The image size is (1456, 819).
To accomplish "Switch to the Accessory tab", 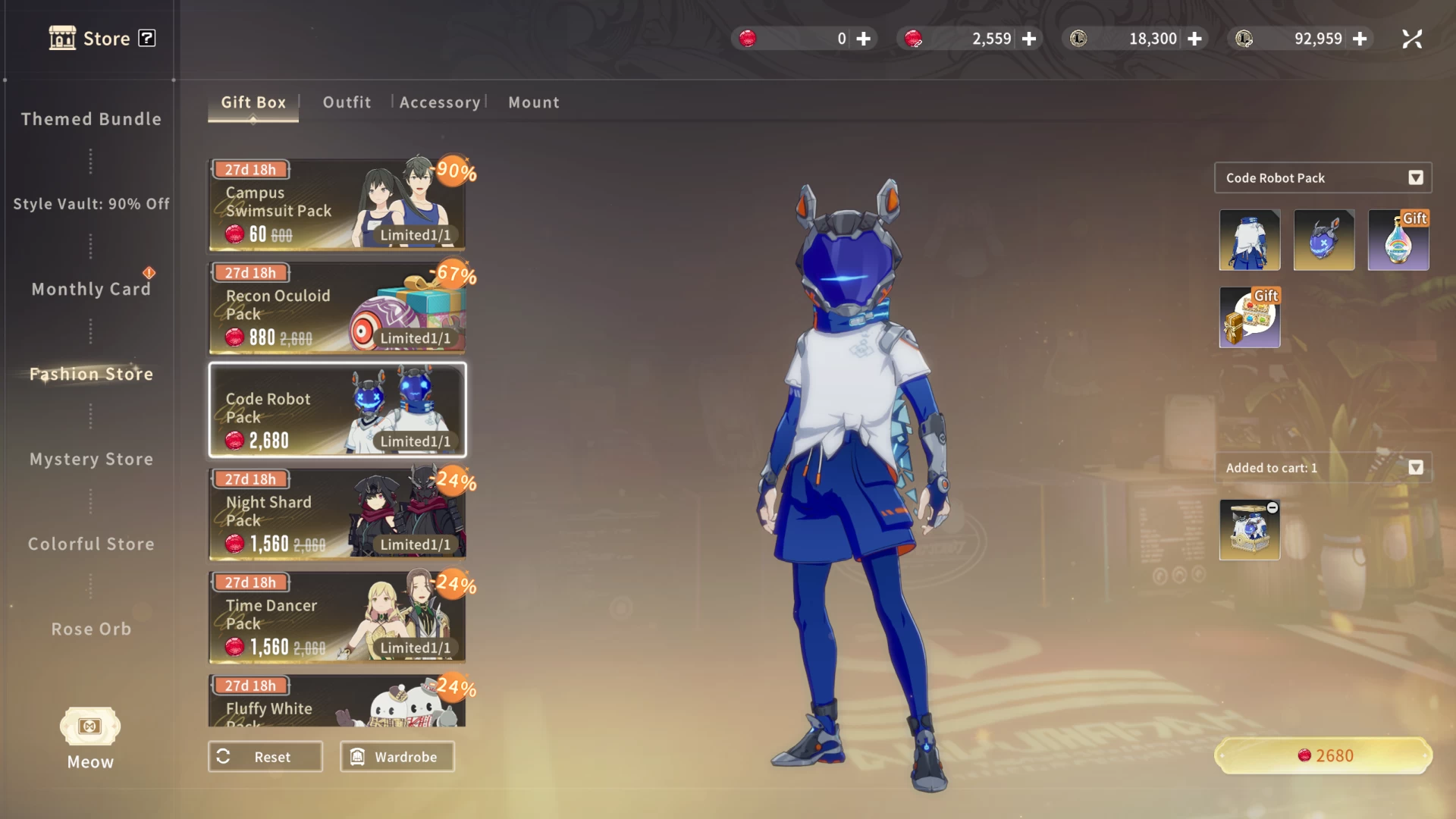I will (440, 102).
